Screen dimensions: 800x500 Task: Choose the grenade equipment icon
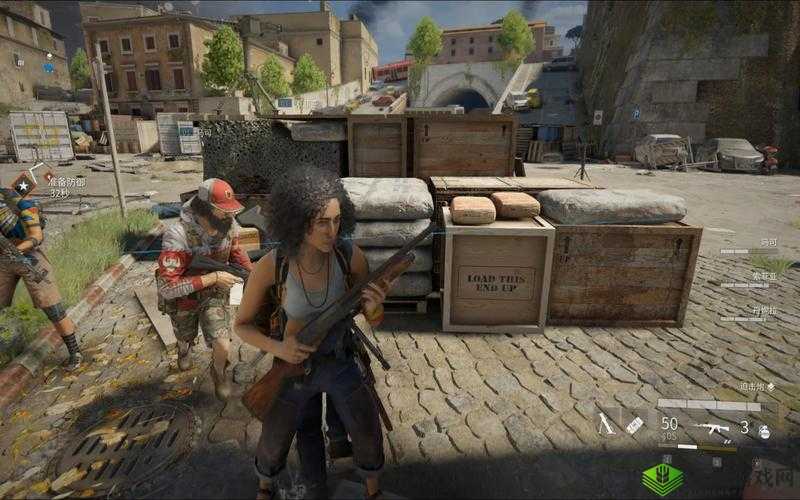pyautogui.click(x=762, y=431)
